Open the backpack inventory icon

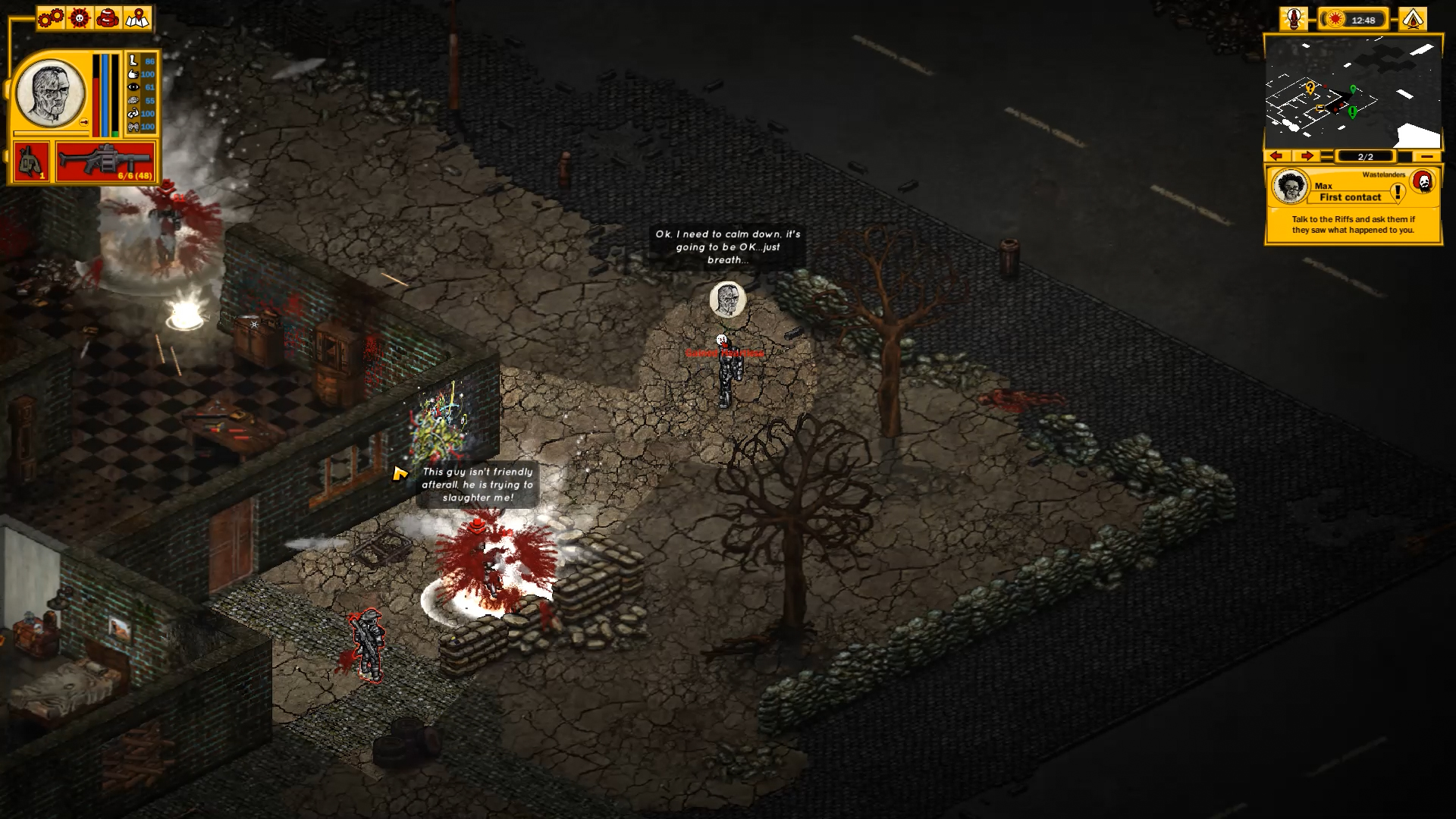108,19
